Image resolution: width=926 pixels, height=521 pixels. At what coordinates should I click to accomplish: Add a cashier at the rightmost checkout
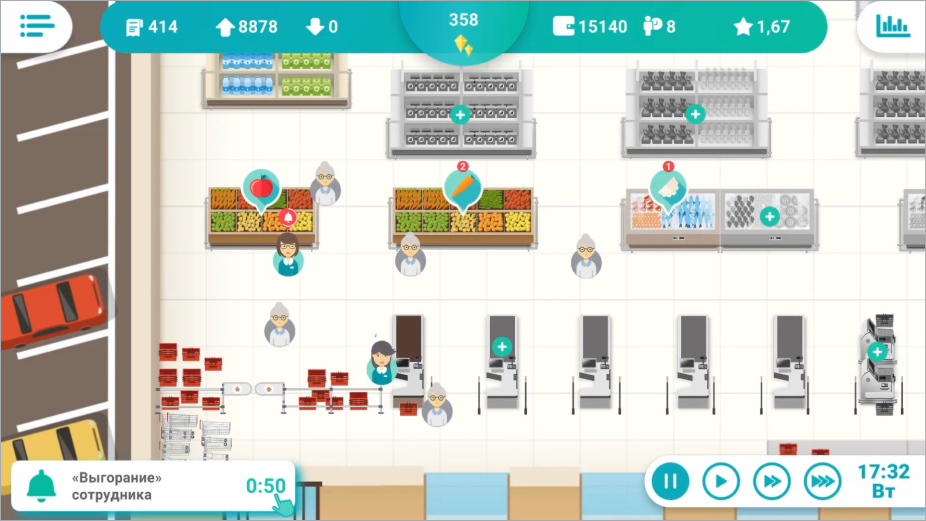pyautogui.click(x=877, y=351)
